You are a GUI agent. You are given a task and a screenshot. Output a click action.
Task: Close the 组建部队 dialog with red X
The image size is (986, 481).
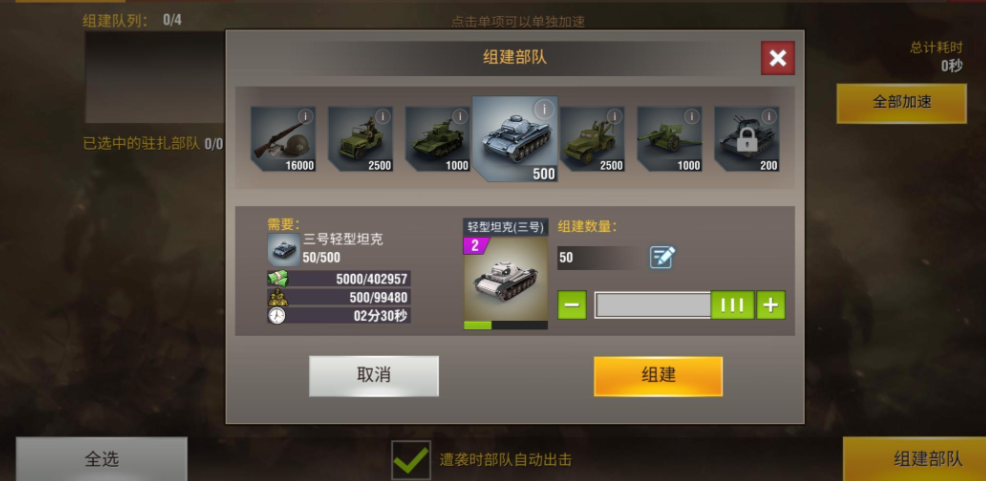tap(777, 58)
